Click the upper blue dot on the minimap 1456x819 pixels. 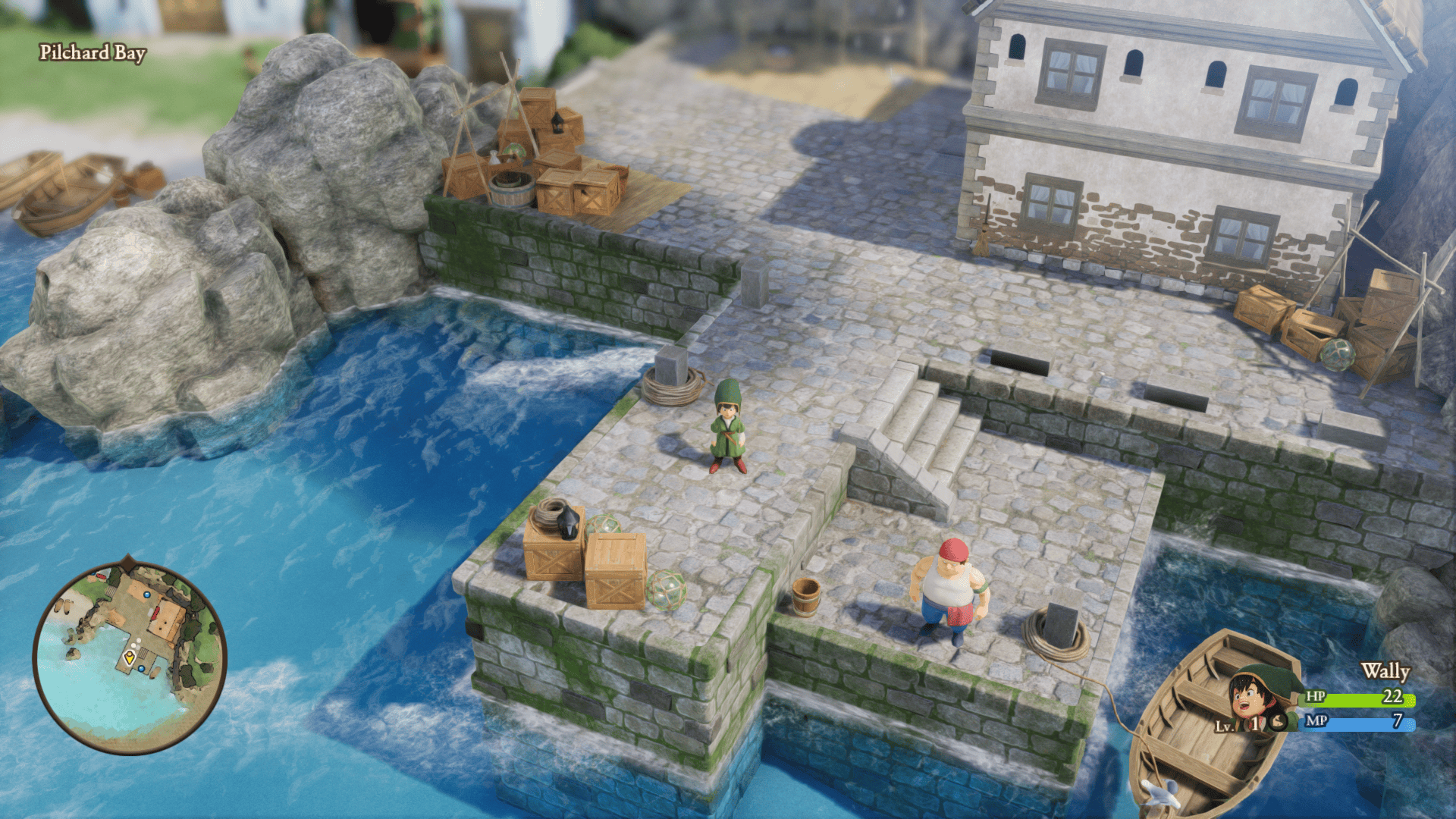point(147,595)
